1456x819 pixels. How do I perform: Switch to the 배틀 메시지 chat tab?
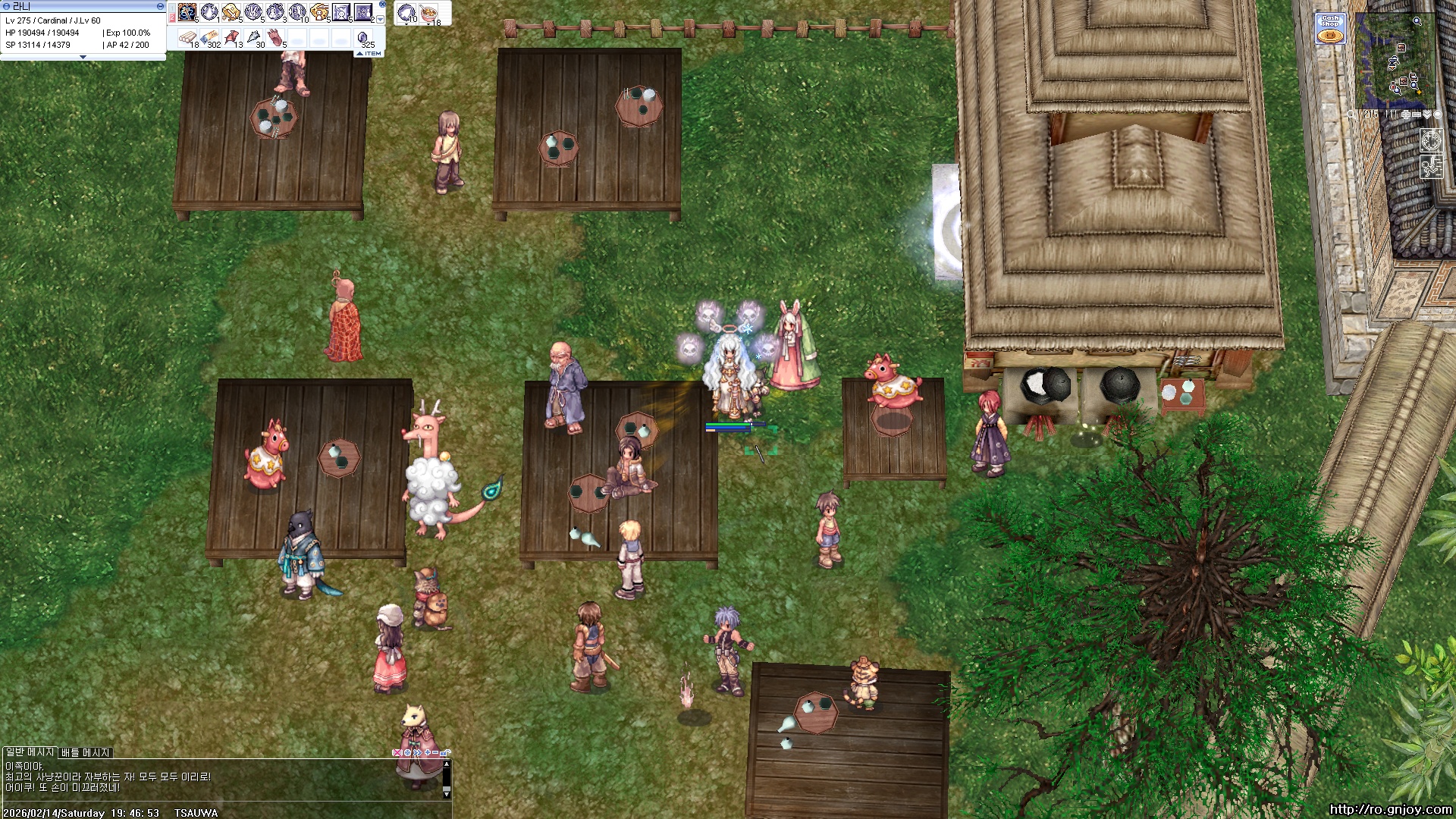click(x=86, y=752)
